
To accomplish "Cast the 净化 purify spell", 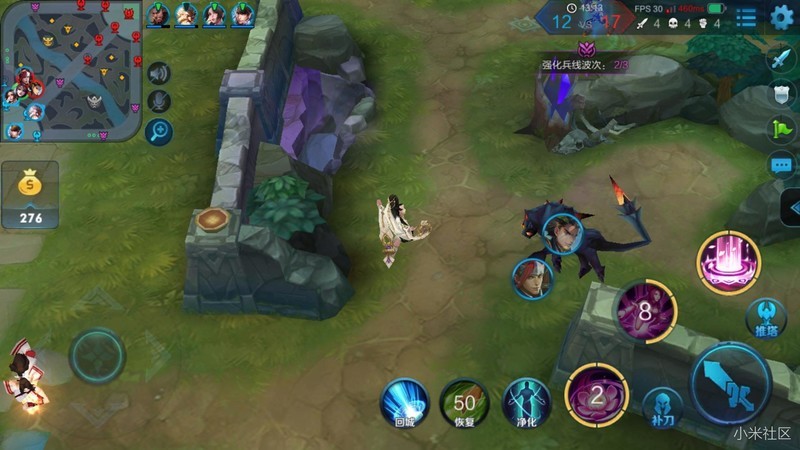I will [526, 404].
